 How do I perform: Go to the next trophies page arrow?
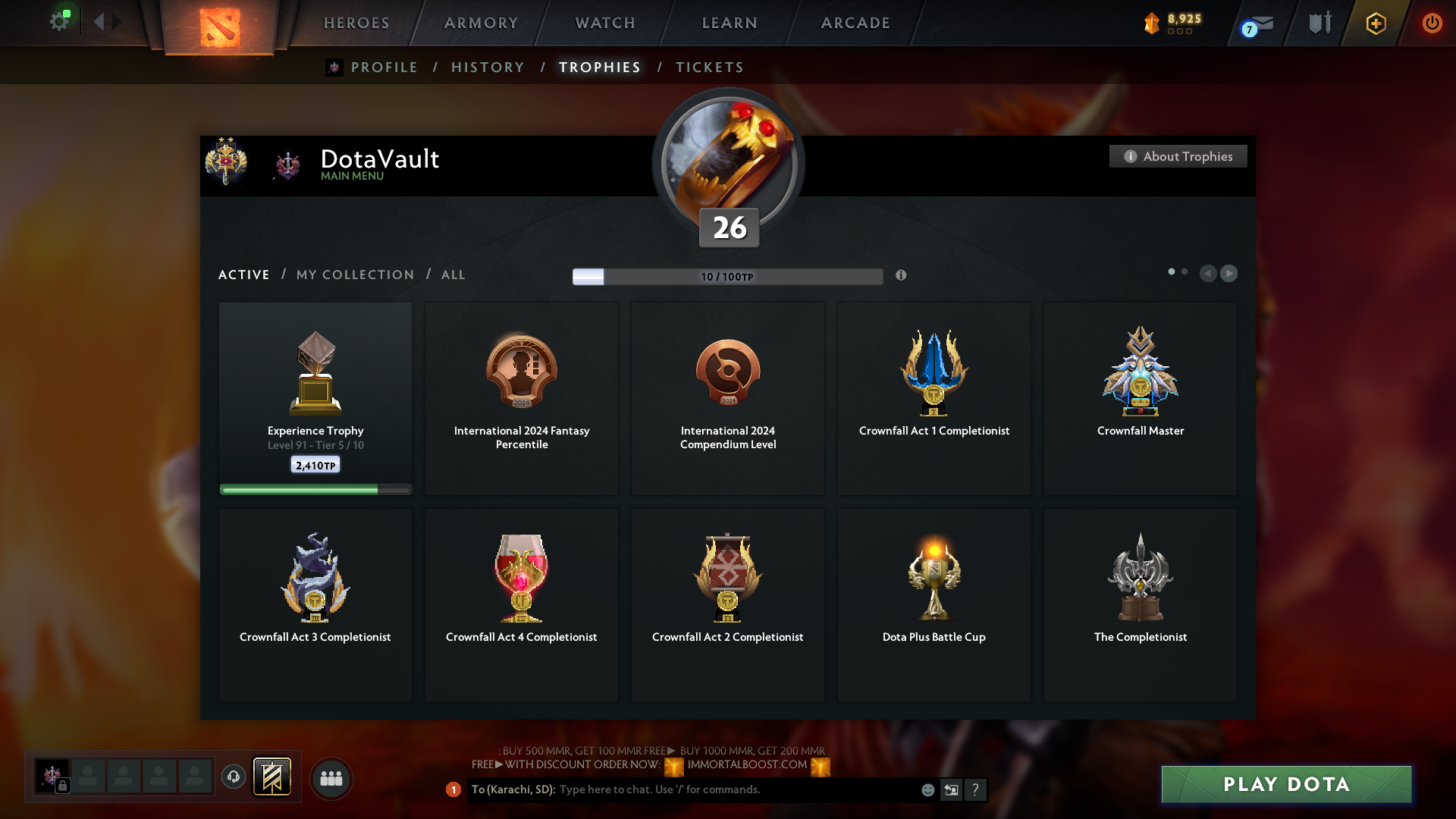[x=1229, y=273]
